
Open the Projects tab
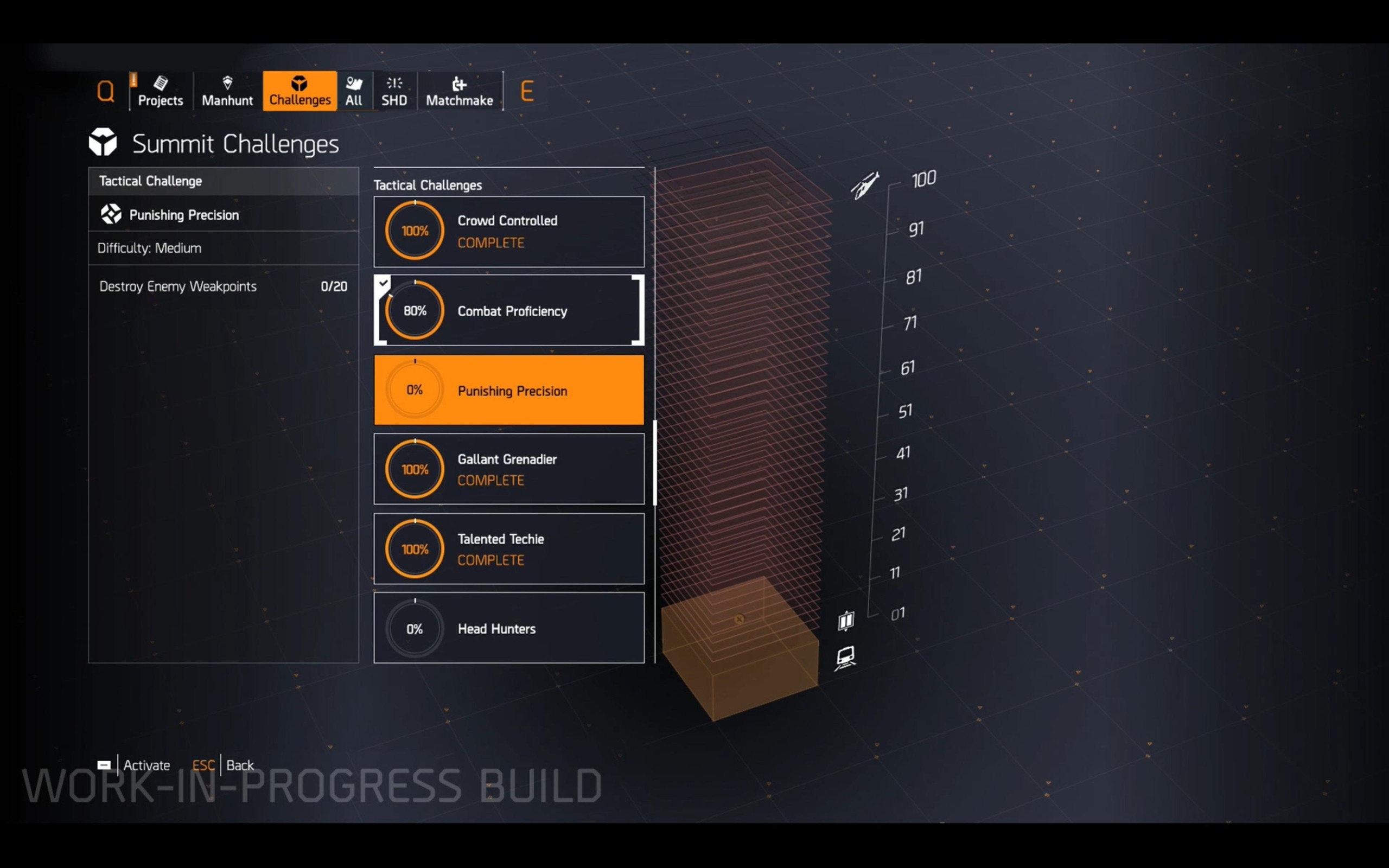point(160,91)
